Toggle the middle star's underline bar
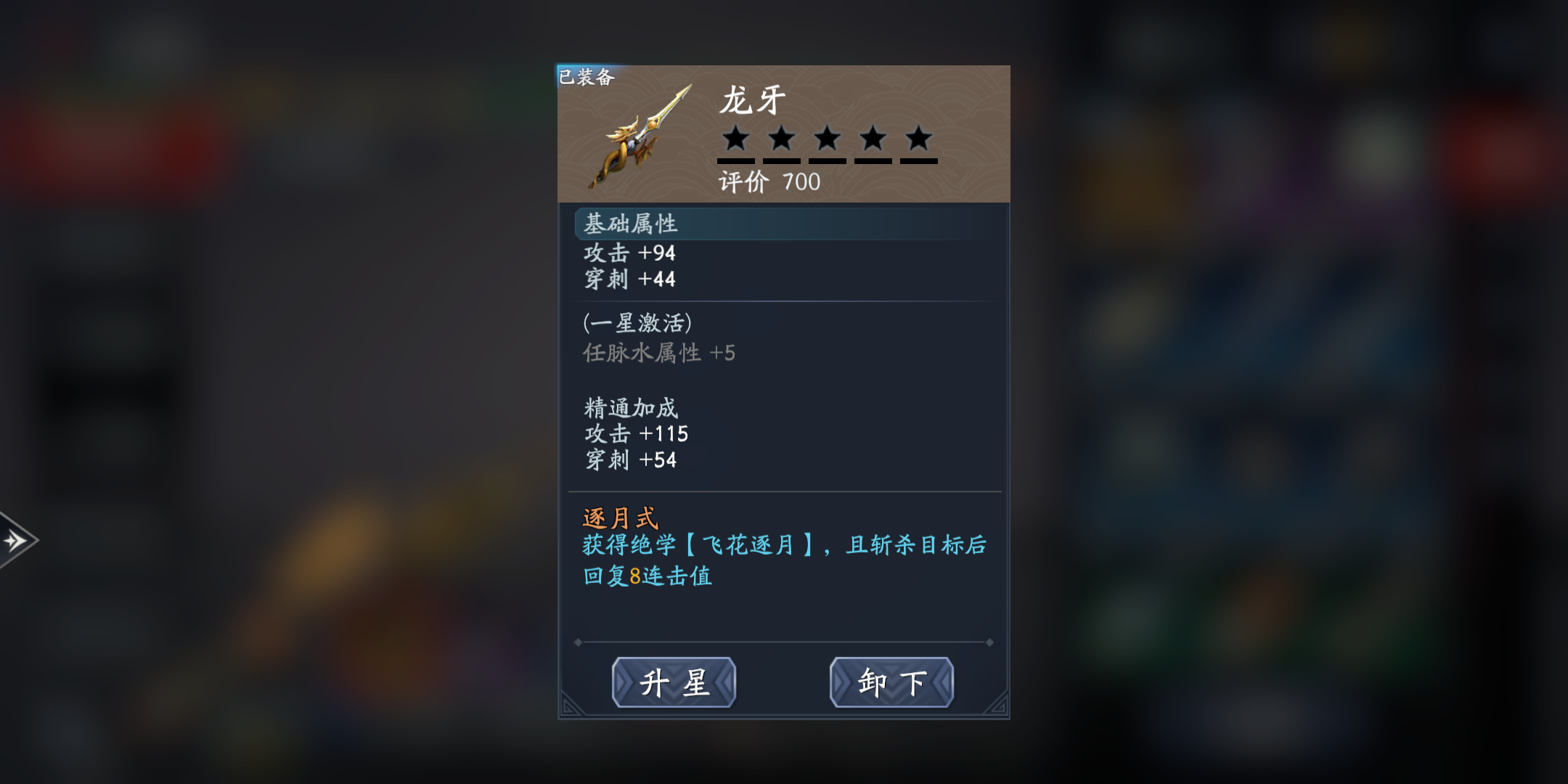This screenshot has width=1568, height=784. pyautogui.click(x=827, y=163)
